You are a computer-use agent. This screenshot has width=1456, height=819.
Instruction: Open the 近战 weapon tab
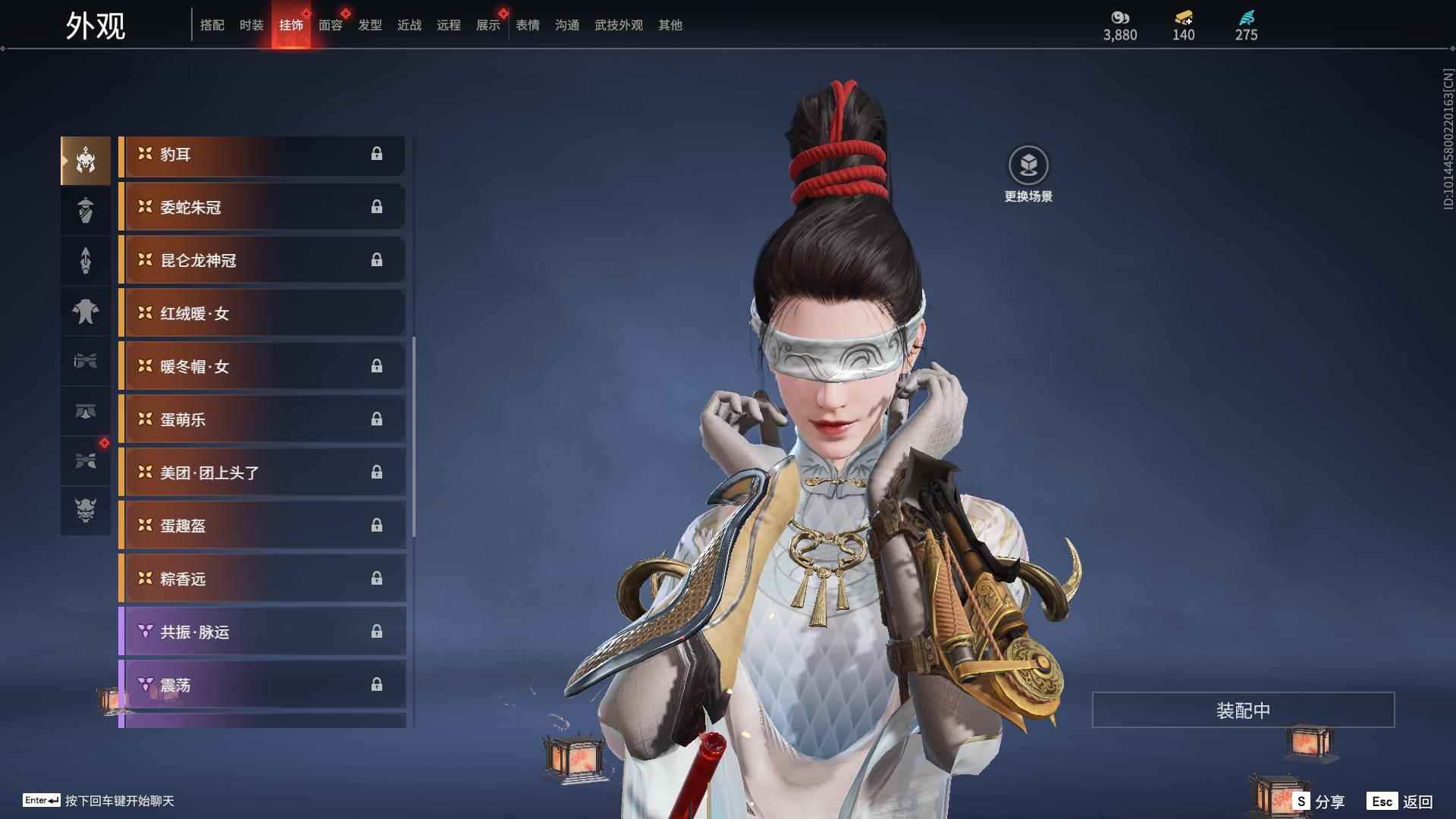(x=409, y=25)
